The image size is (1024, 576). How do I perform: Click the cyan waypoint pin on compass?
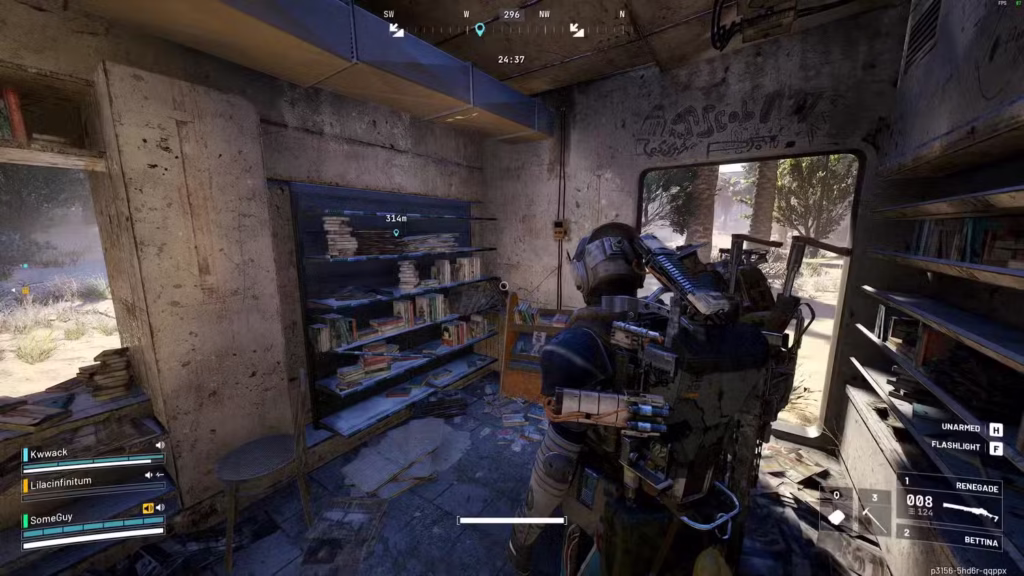click(x=479, y=30)
